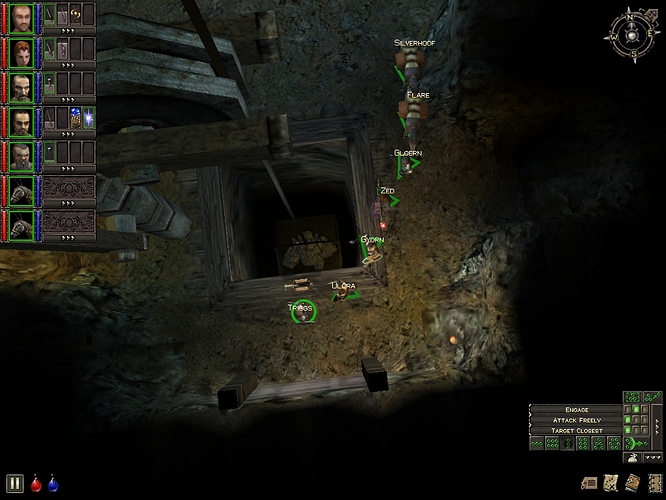Select the Attack Freely order row
Image resolution: width=666 pixels, height=500 pixels.
coord(574,420)
